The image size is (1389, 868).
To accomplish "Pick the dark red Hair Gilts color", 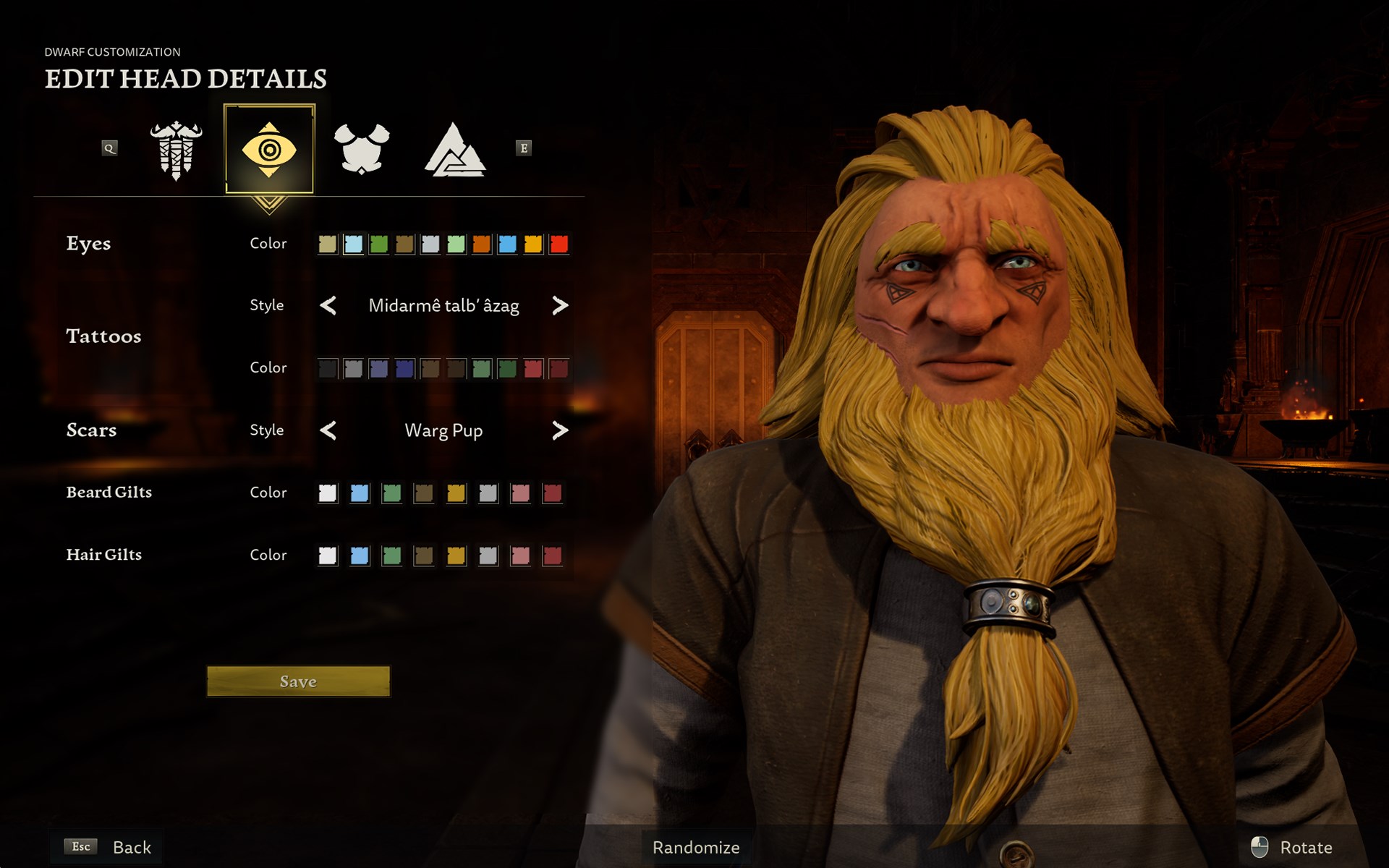I will 552,556.
